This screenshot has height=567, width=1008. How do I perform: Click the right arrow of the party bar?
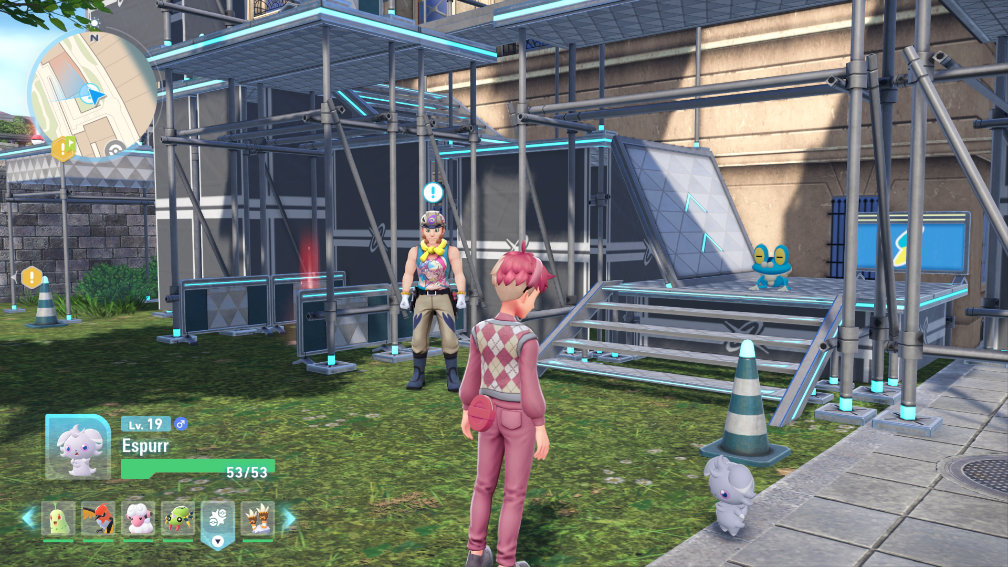289,518
